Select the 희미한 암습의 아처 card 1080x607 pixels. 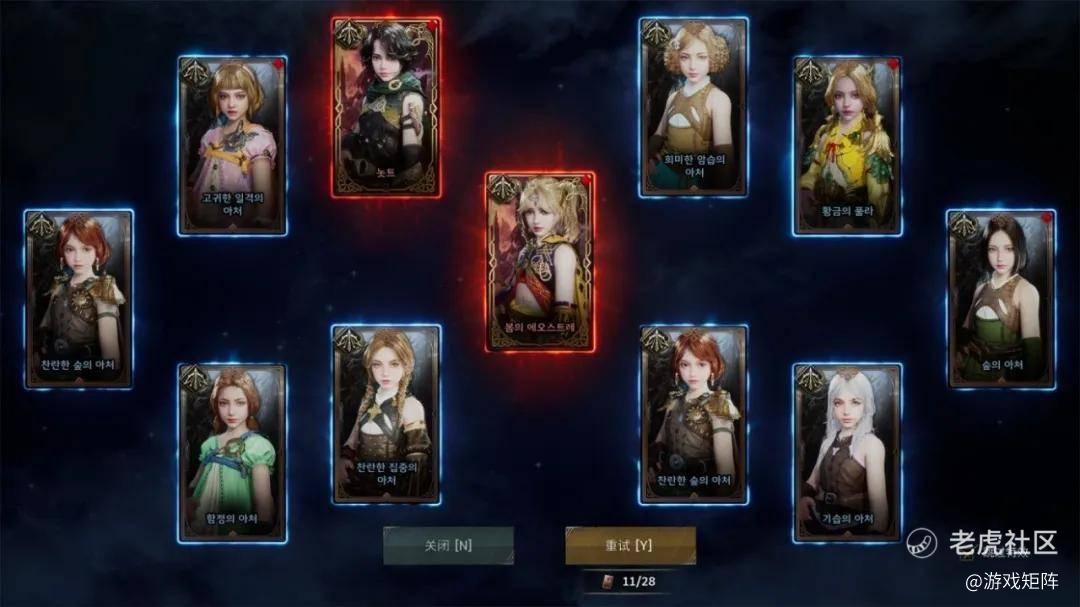(x=694, y=107)
